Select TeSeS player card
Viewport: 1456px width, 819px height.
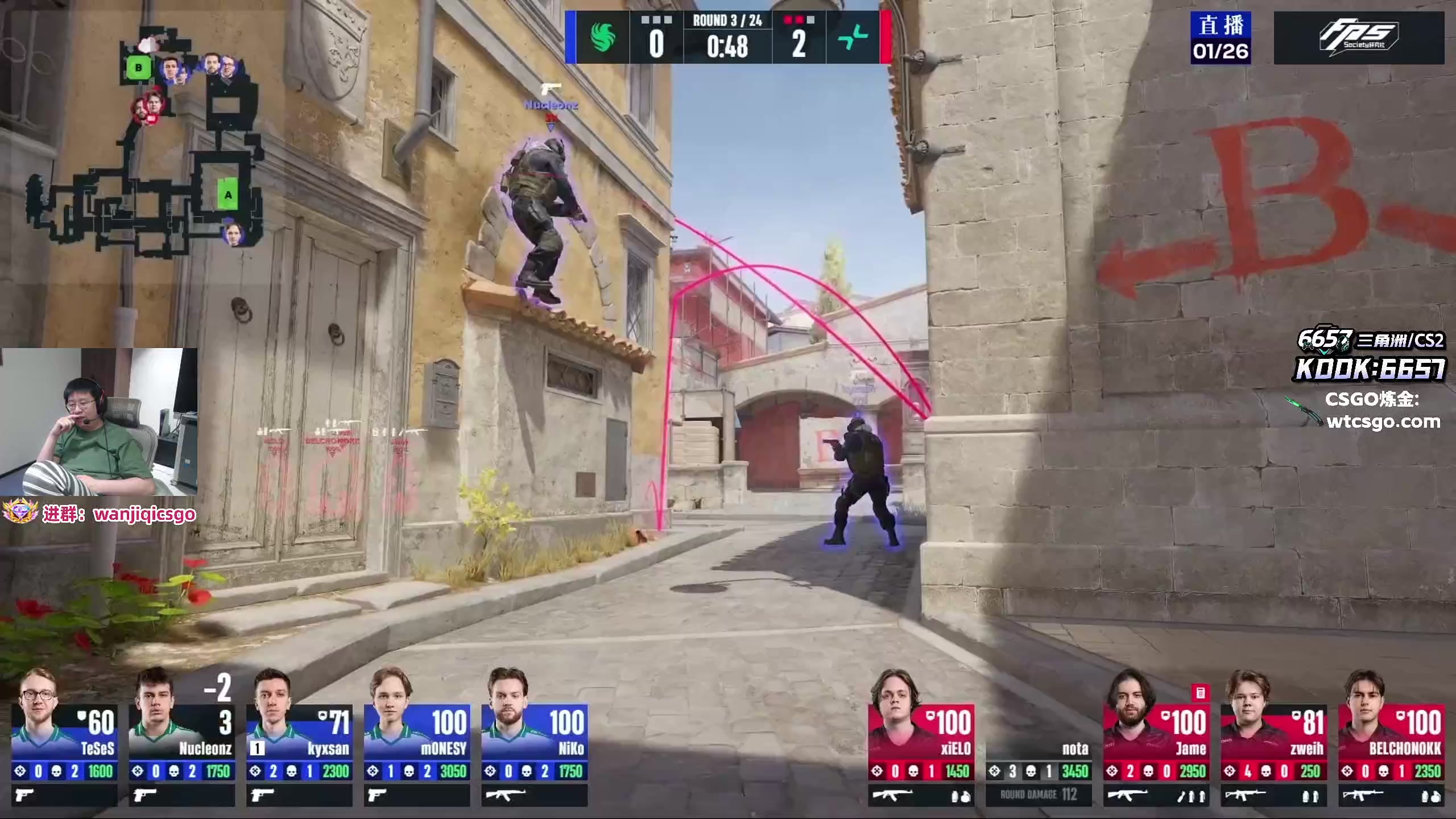(64, 739)
